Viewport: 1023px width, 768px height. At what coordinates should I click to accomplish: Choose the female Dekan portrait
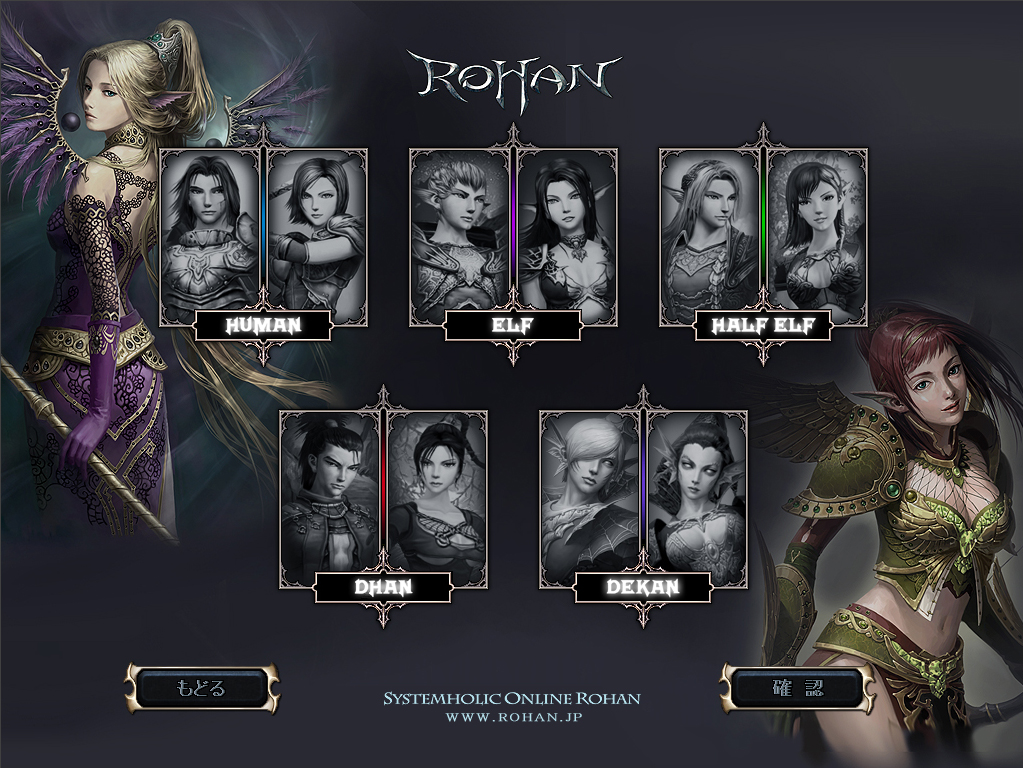tap(696, 492)
